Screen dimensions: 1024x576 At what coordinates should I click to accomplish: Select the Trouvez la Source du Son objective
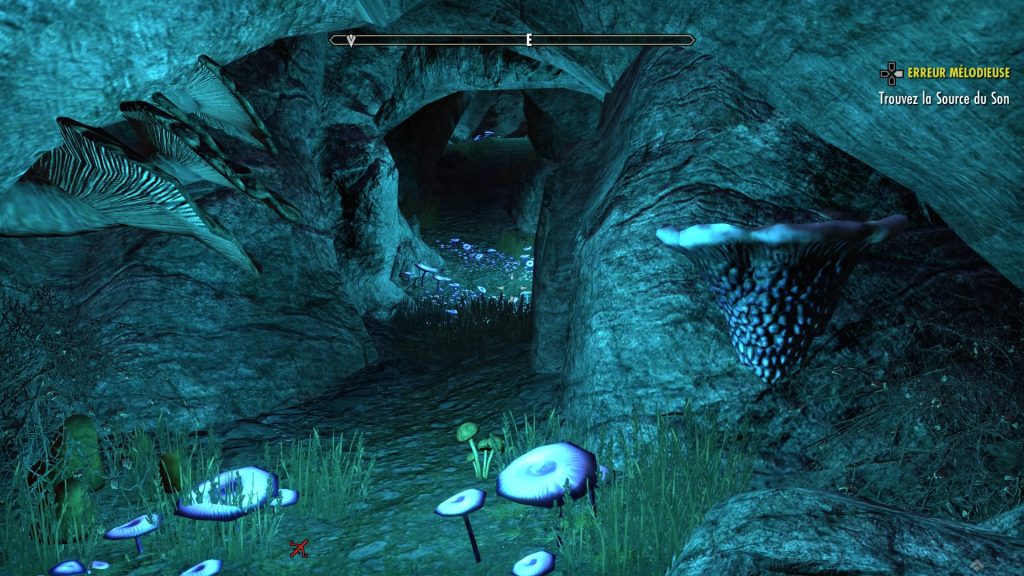[943, 99]
